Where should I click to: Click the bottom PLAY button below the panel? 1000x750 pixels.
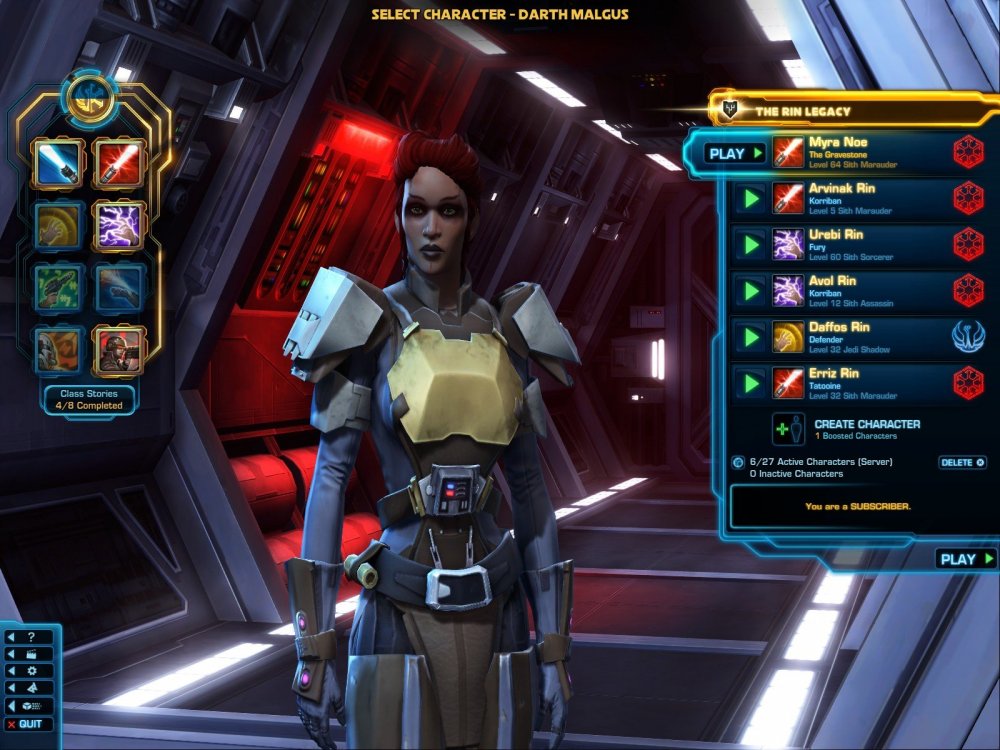coord(966,559)
